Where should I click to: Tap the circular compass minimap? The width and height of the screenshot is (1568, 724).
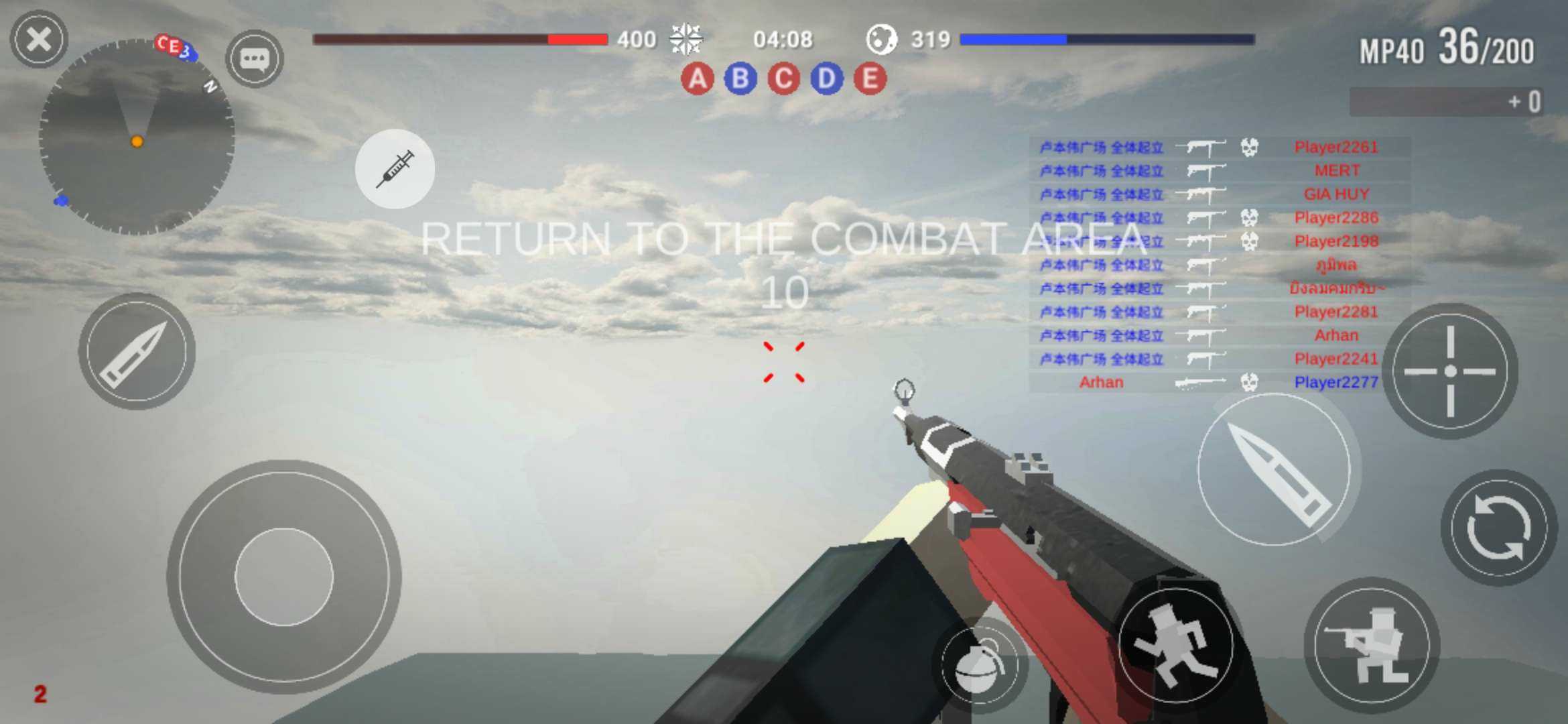point(137,137)
